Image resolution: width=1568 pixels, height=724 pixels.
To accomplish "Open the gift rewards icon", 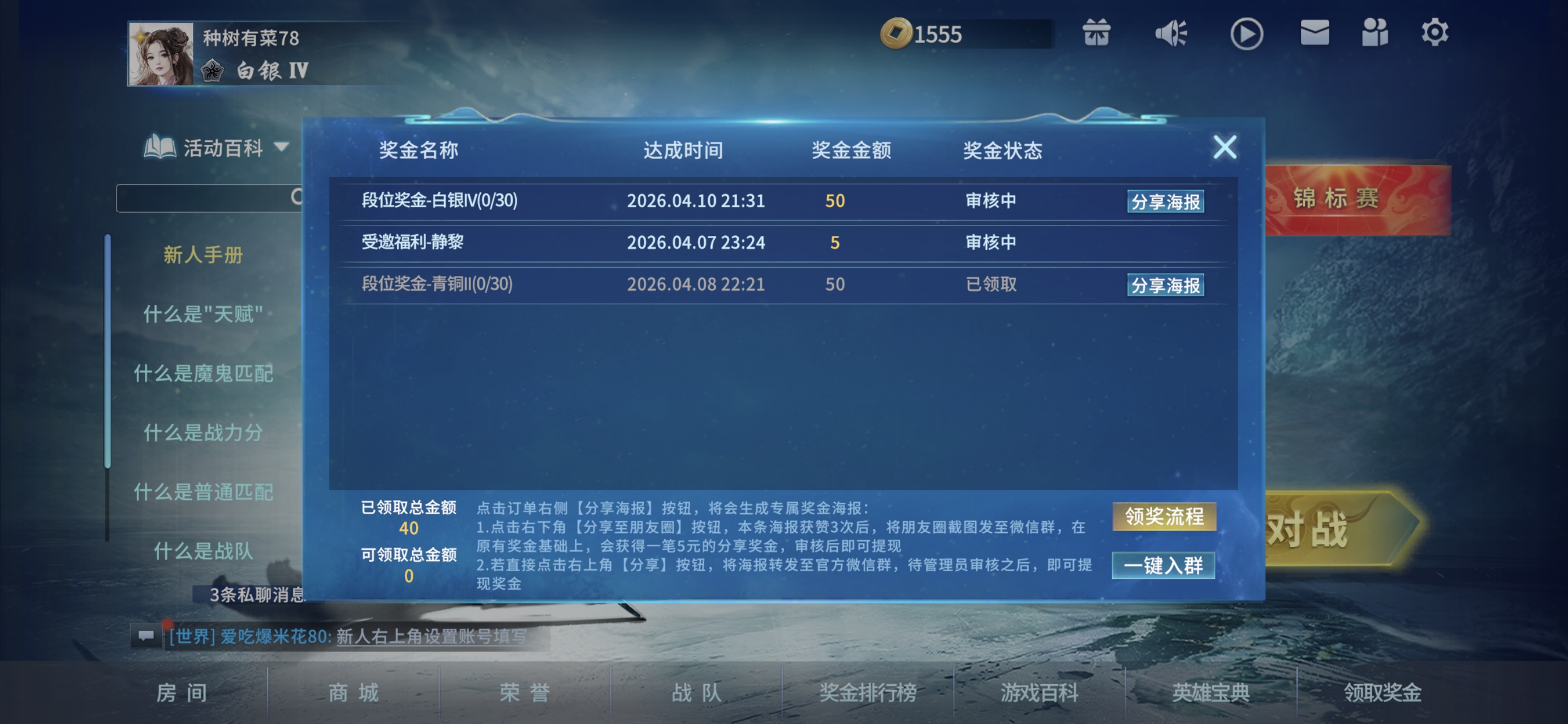I will [x=1098, y=33].
